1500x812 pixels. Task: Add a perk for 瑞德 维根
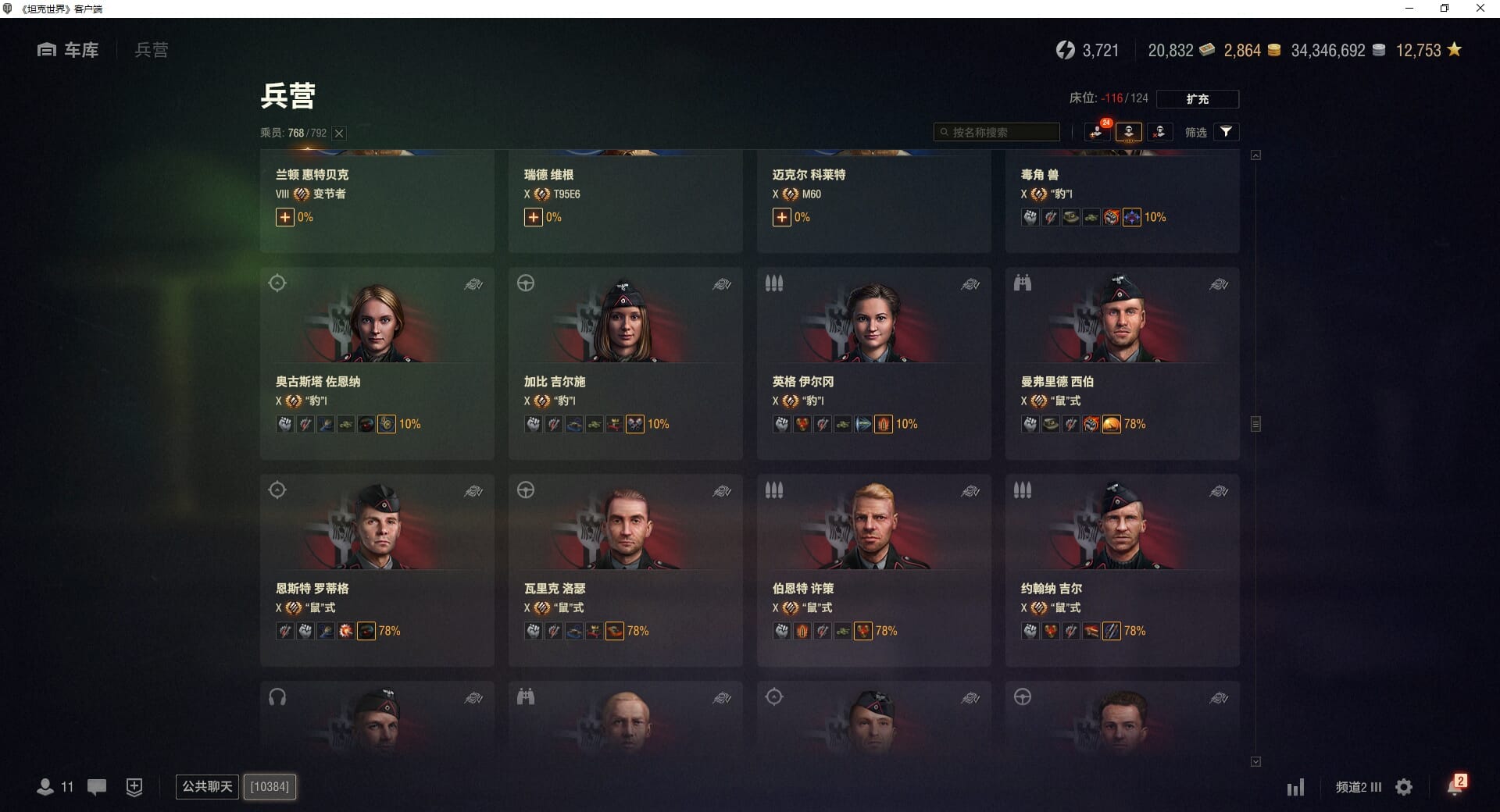click(x=533, y=218)
